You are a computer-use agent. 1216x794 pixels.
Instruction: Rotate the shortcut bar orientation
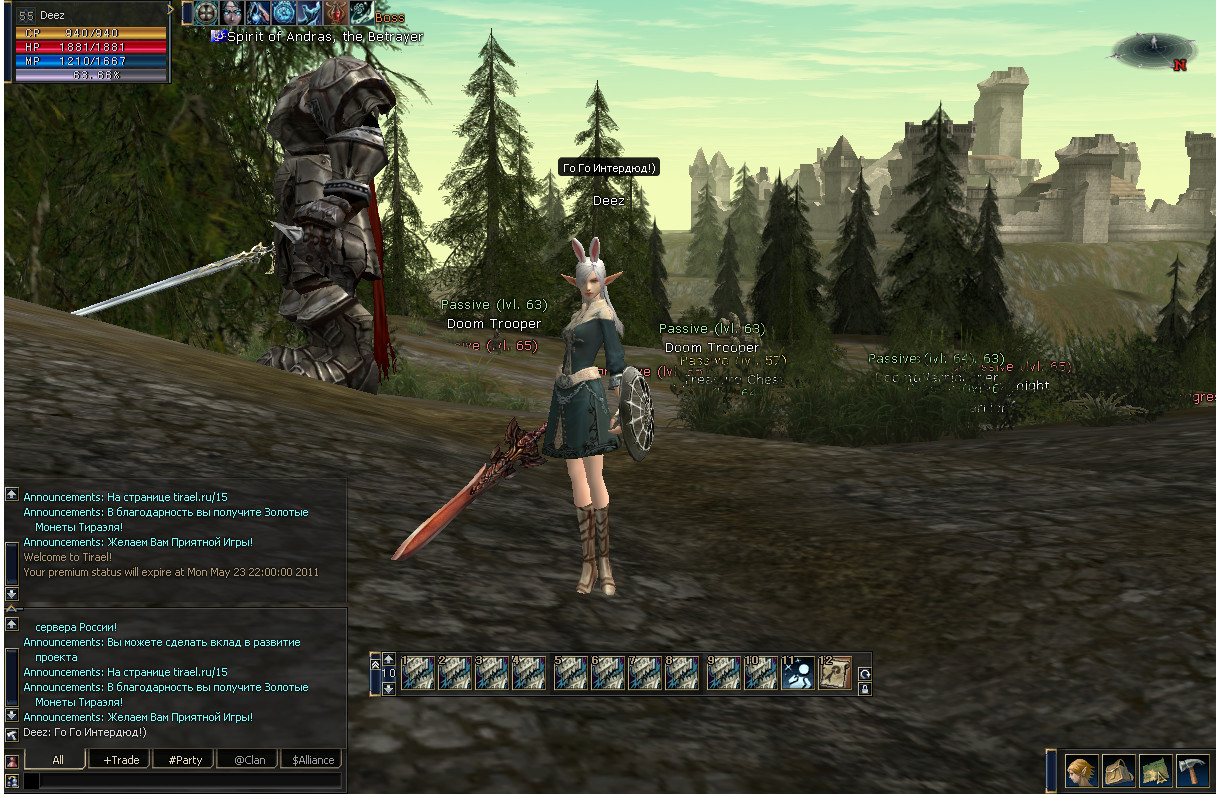coord(864,673)
